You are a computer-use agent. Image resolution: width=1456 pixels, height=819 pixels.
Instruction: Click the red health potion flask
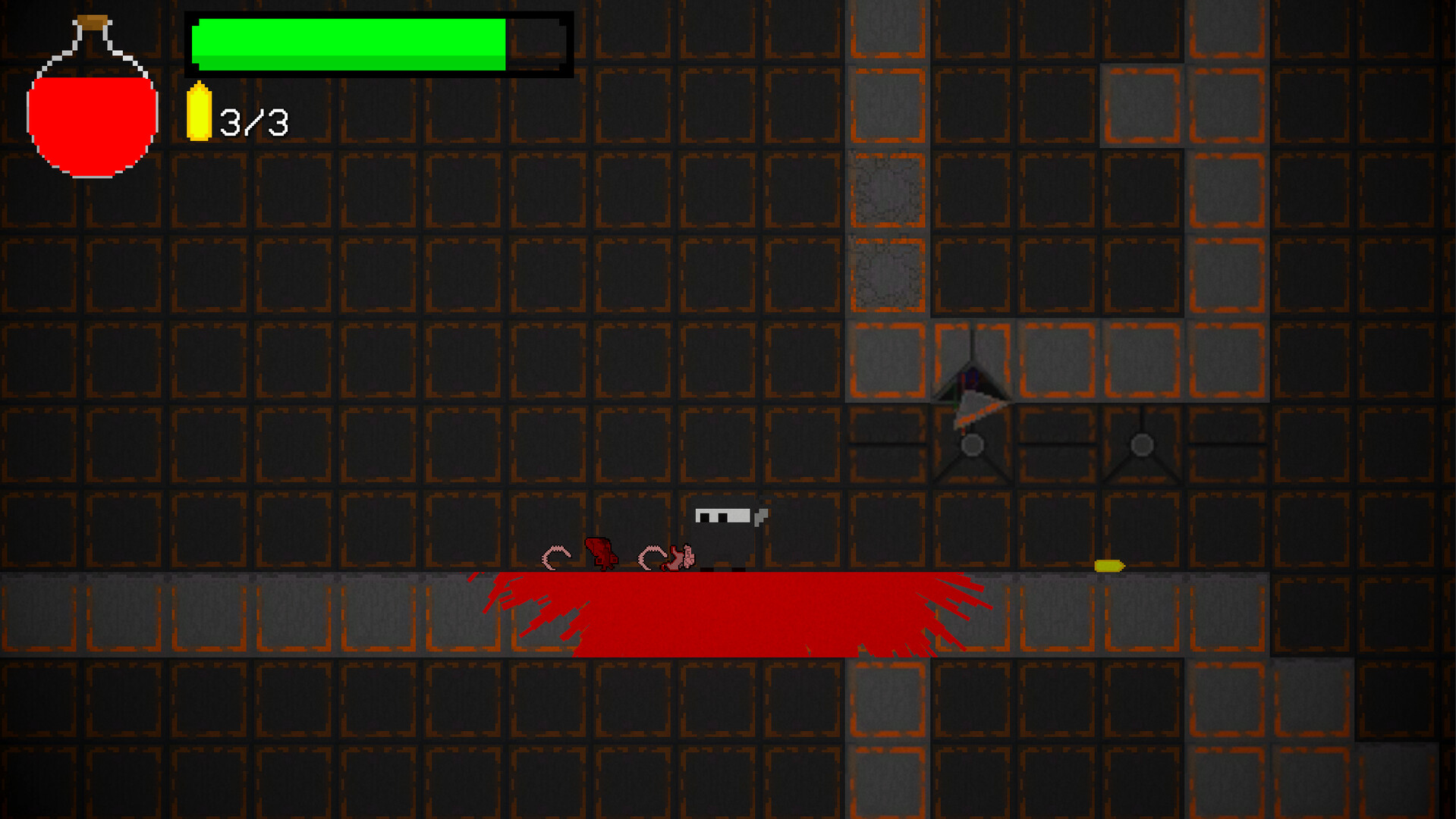click(91, 118)
